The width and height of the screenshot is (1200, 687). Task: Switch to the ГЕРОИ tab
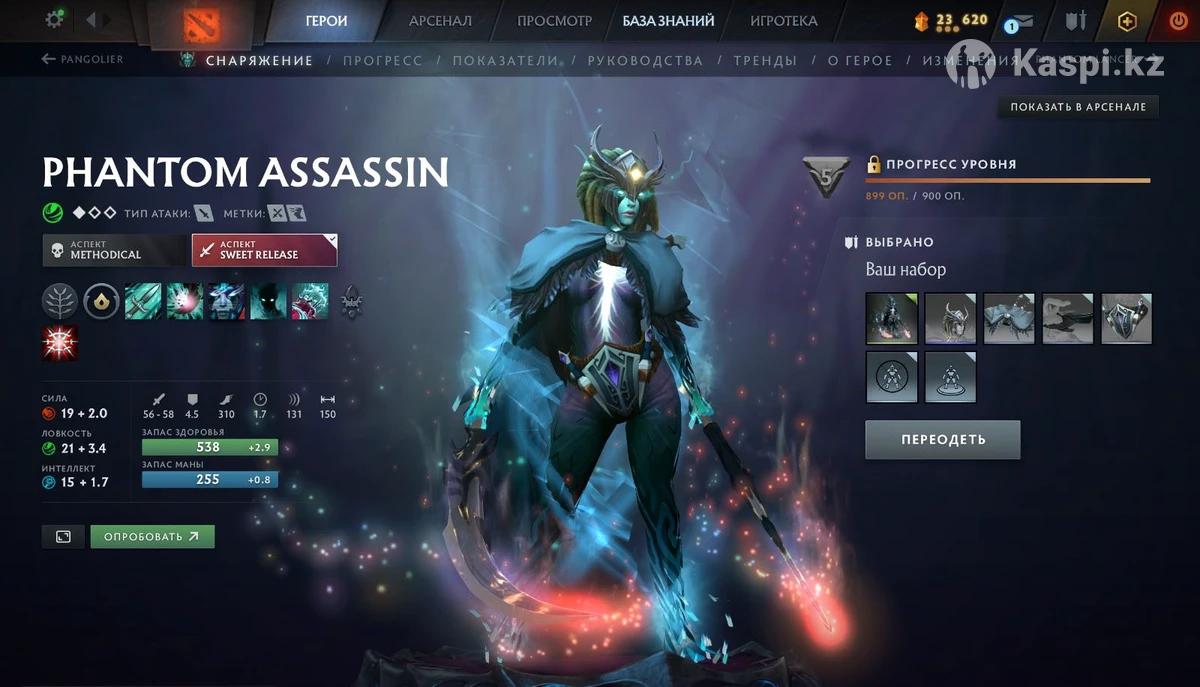coord(326,20)
